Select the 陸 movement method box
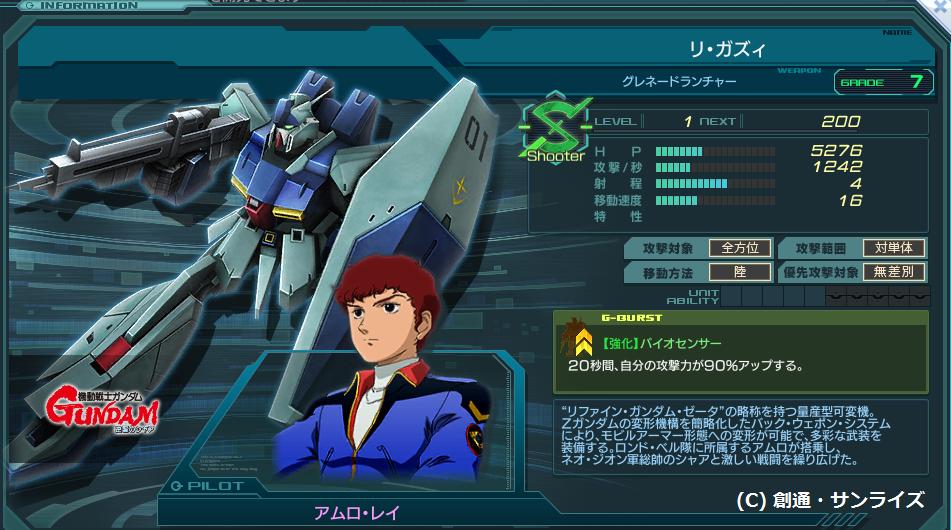The width and height of the screenshot is (951, 530). click(739, 272)
